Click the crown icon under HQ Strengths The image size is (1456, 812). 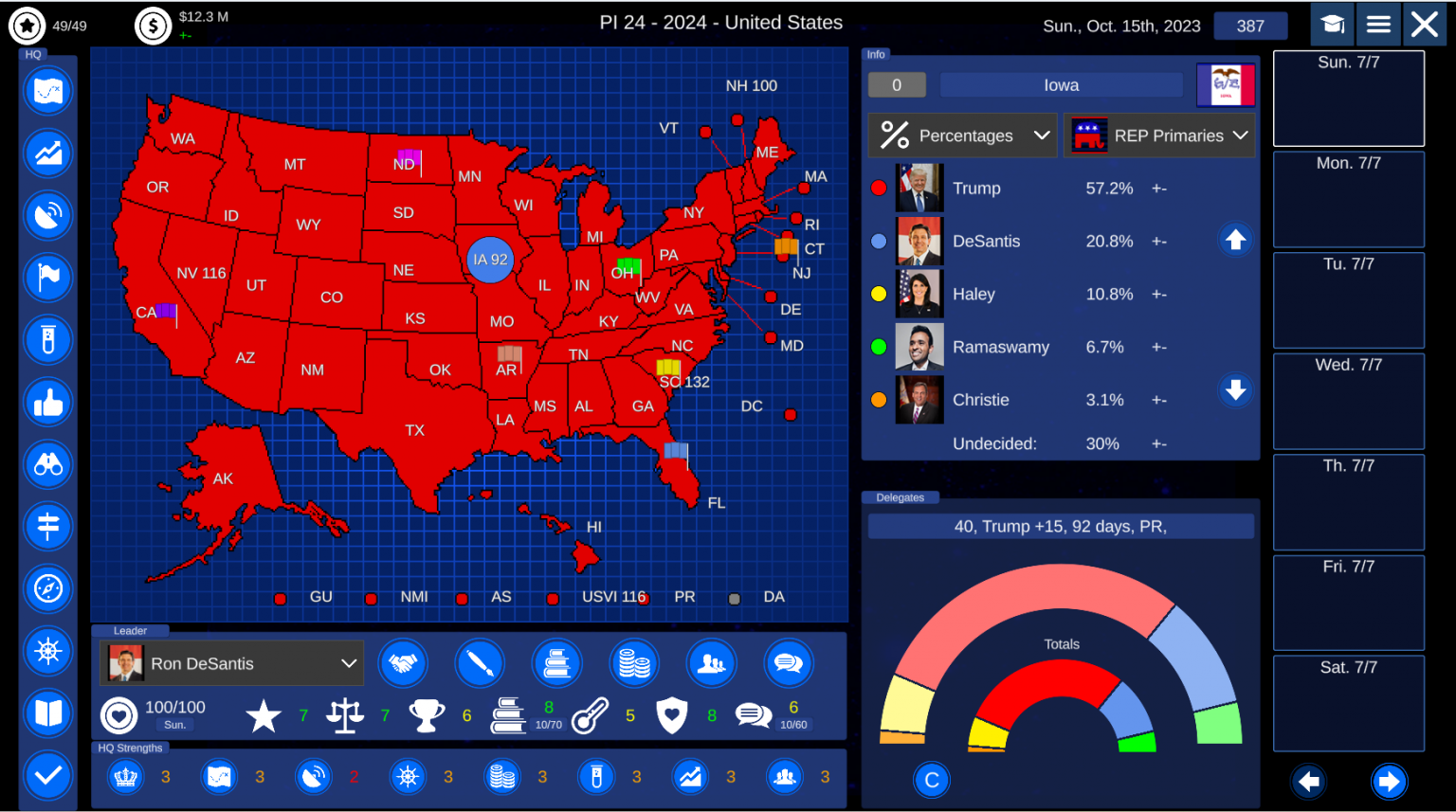124,777
